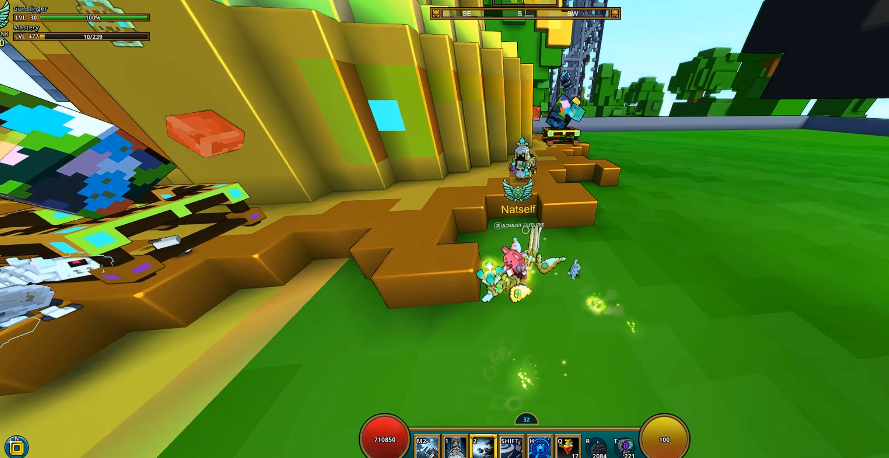Viewport: 889px width, 458px height.
Task: Select the T slot showing 221
Action: click(x=625, y=446)
